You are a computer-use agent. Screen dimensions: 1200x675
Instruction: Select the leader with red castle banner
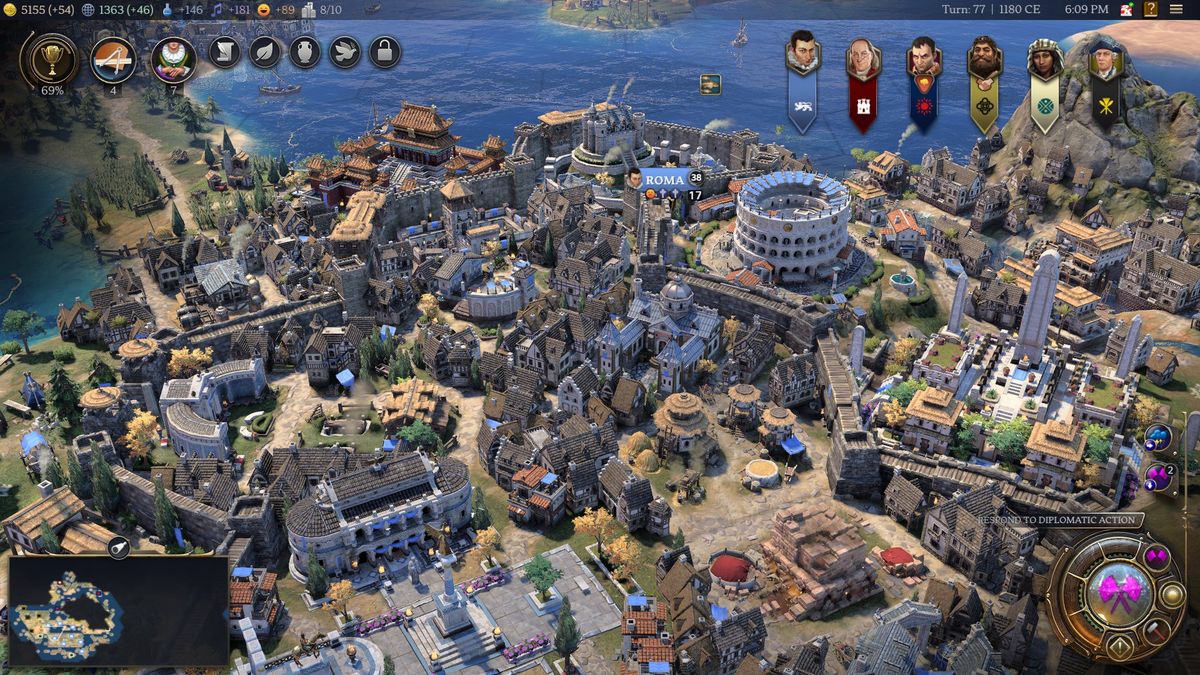pyautogui.click(x=863, y=82)
